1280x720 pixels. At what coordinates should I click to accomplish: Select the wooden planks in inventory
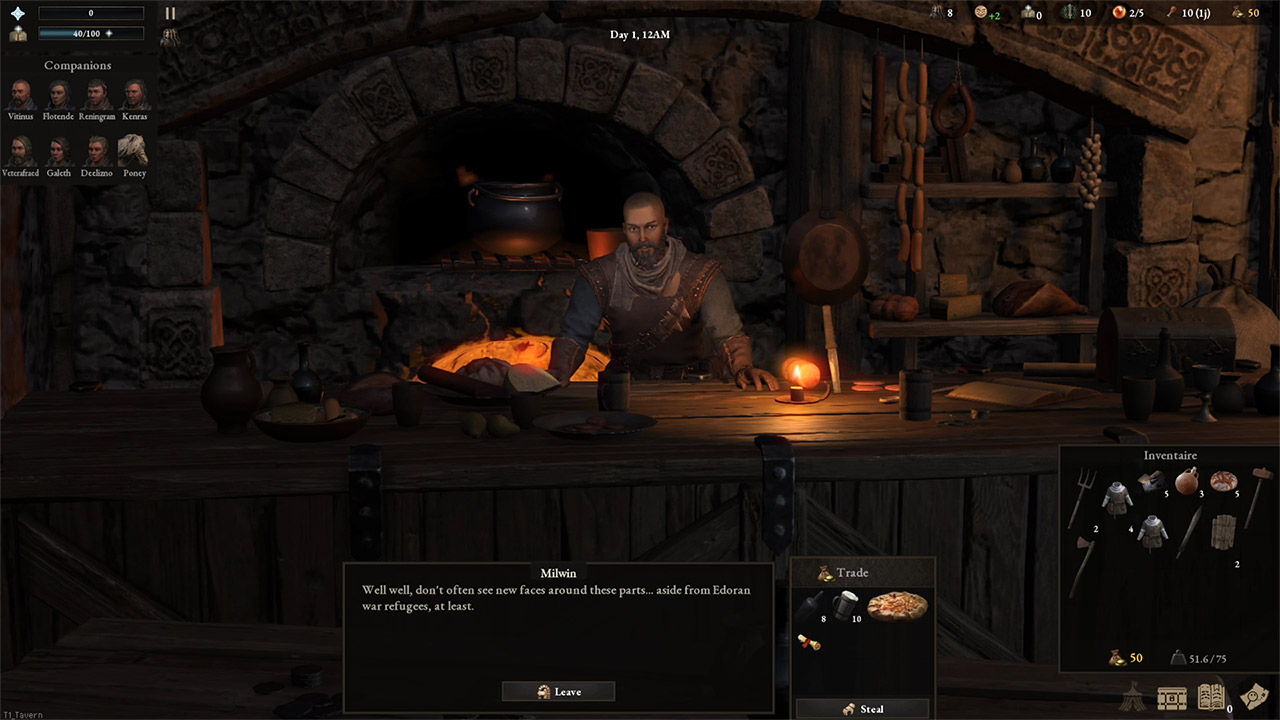tap(1222, 531)
